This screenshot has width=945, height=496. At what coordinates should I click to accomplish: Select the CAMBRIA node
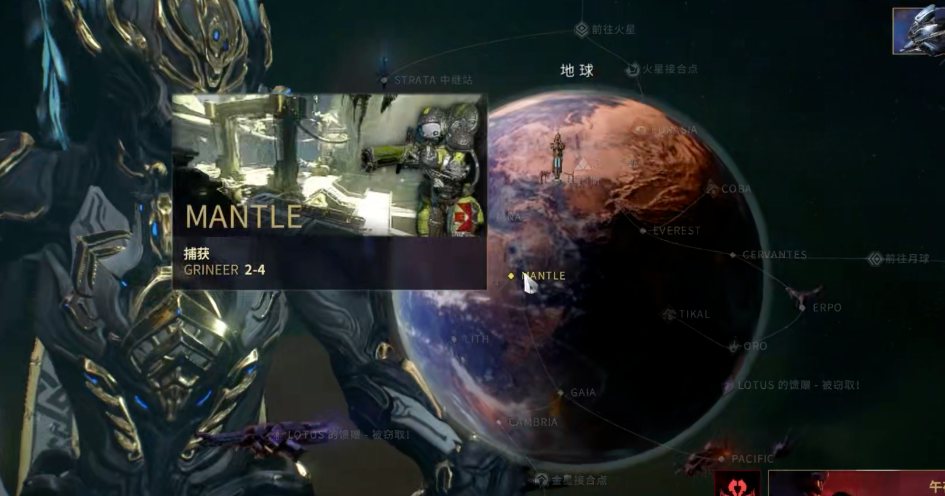click(514, 422)
